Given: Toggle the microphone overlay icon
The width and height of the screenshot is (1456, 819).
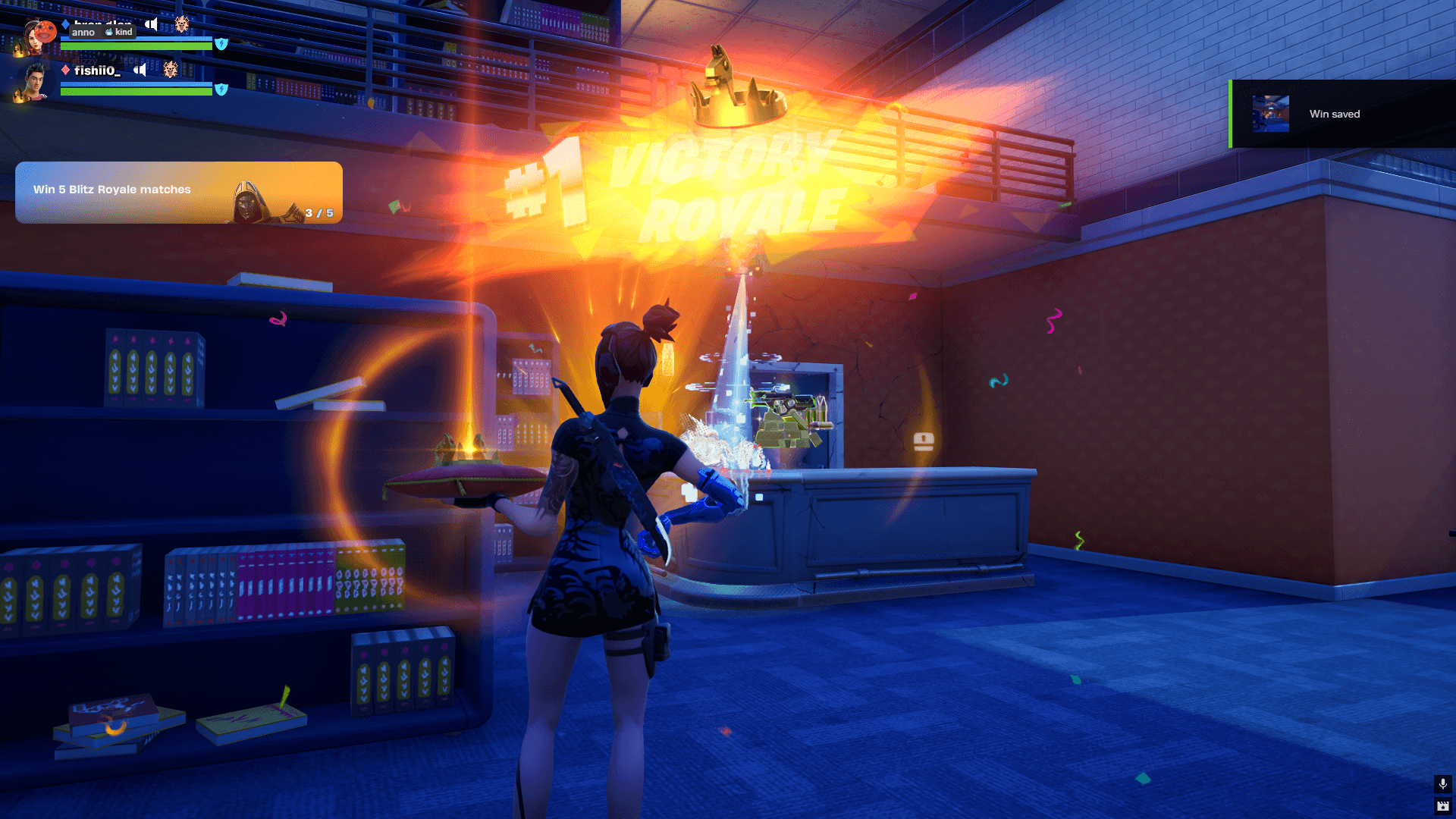Looking at the screenshot, I should pos(1442,783).
